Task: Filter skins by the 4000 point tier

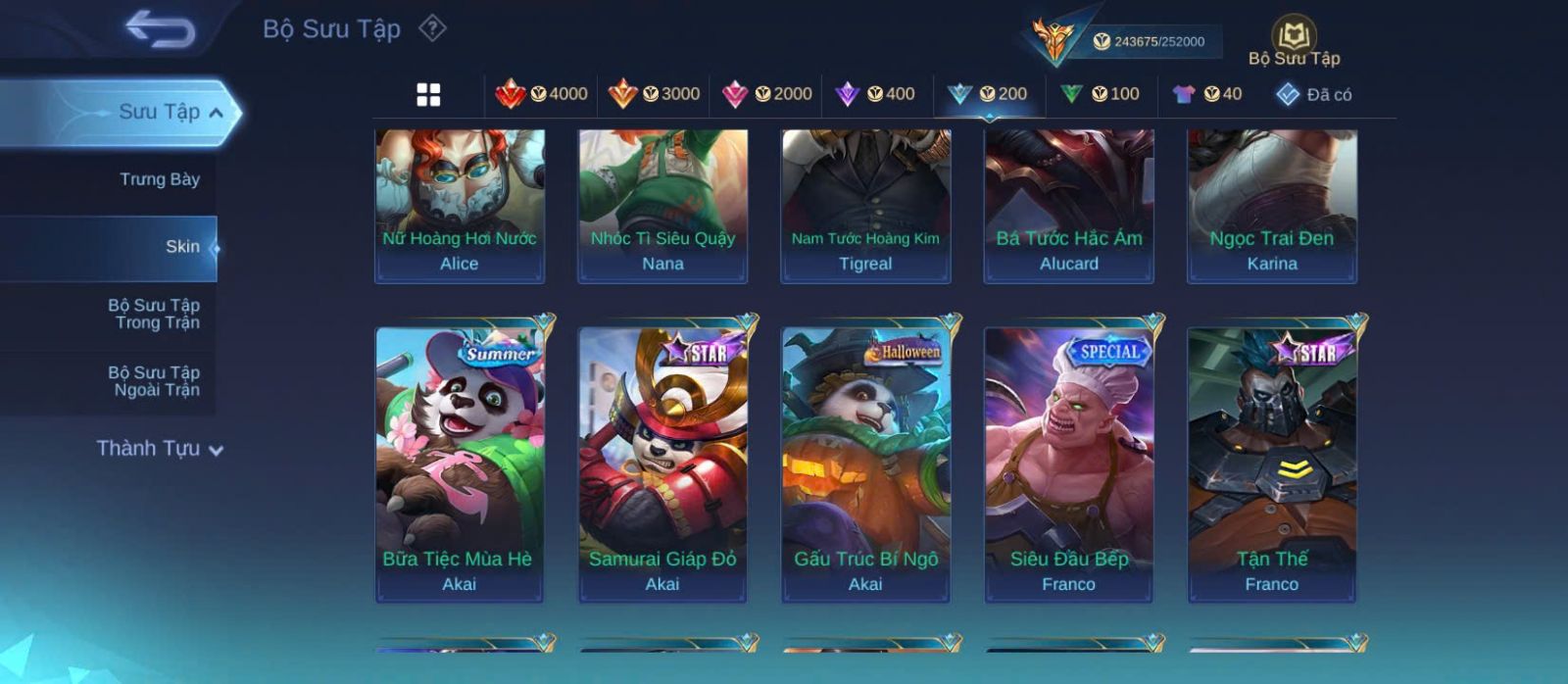Action: (x=542, y=94)
